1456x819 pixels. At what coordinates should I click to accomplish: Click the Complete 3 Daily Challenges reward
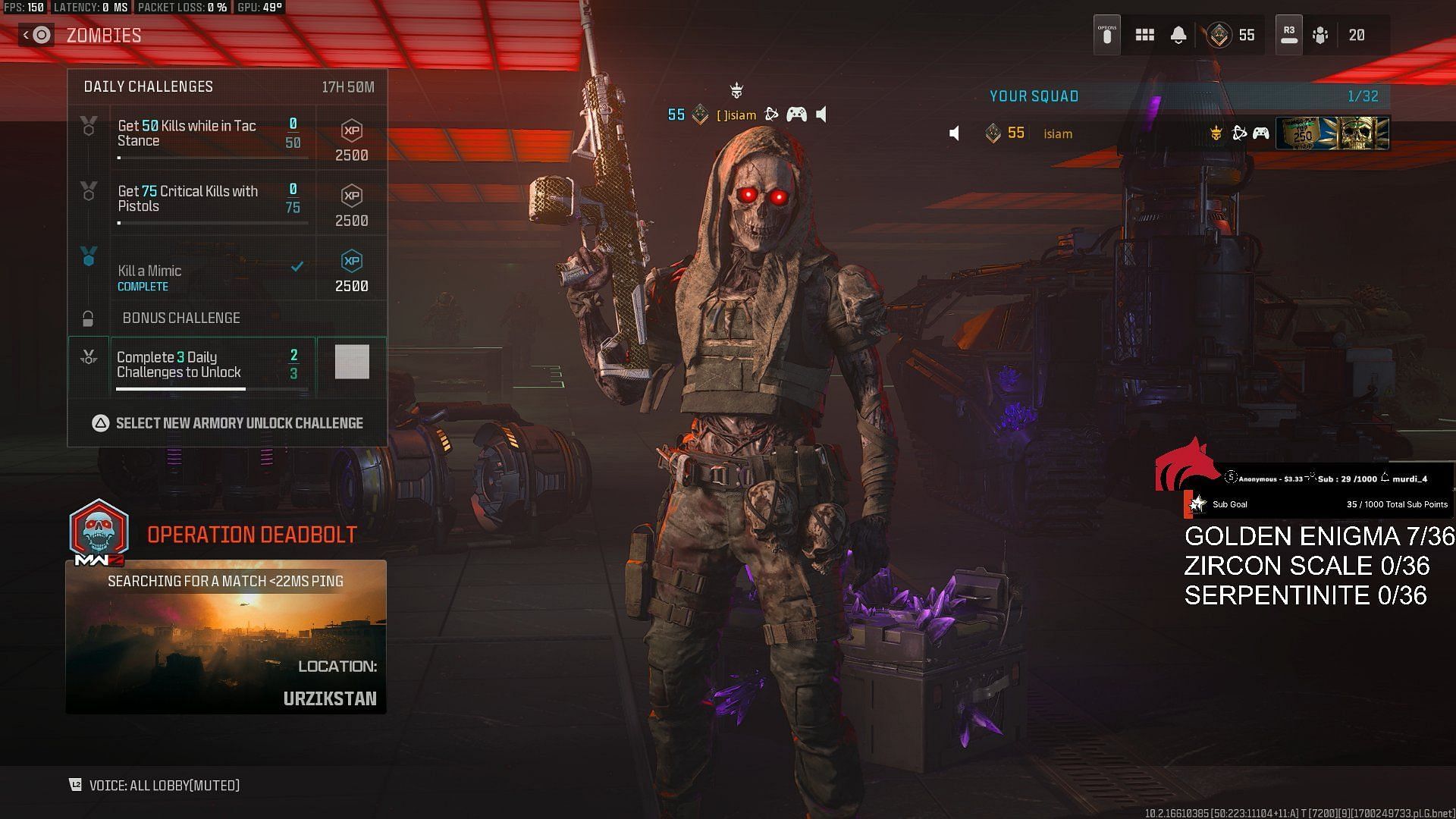coord(352,362)
